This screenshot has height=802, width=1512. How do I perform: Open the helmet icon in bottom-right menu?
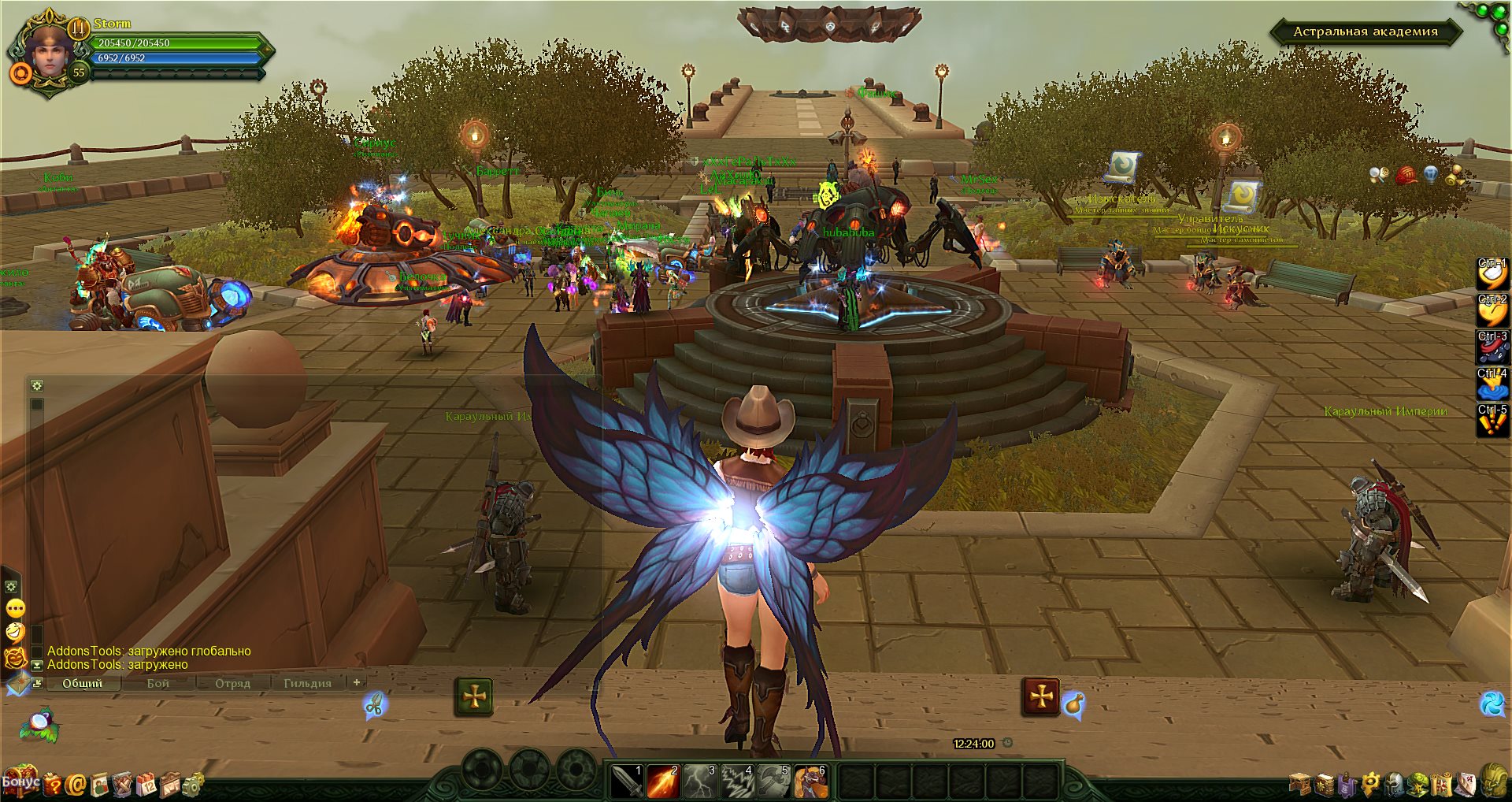(x=1395, y=783)
